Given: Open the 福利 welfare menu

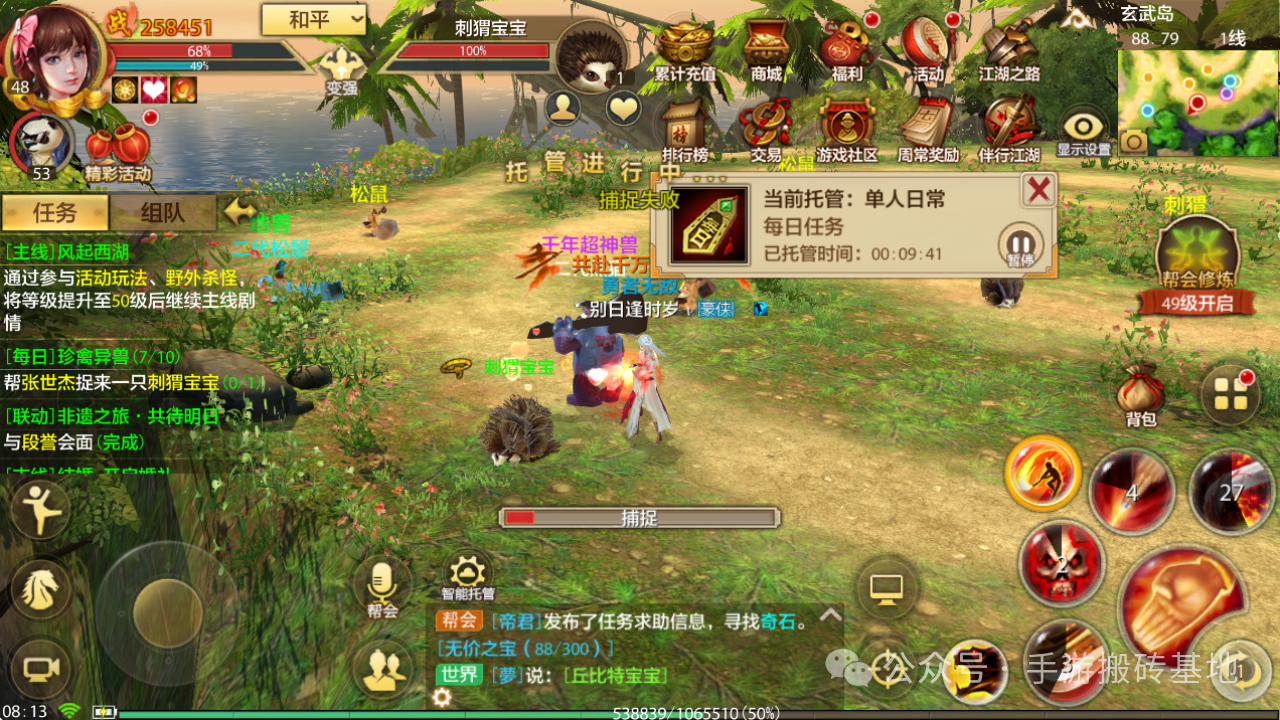Looking at the screenshot, I should 846,47.
